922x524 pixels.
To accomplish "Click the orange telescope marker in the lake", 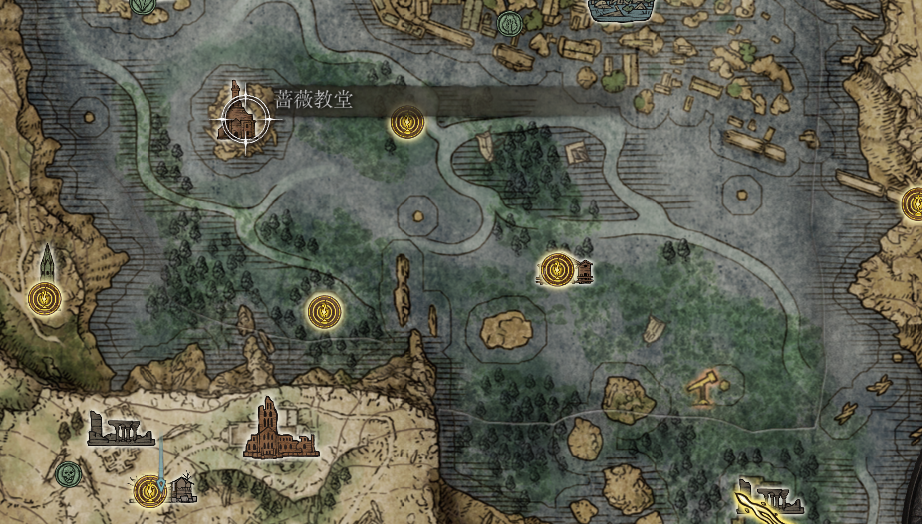I will (704, 385).
